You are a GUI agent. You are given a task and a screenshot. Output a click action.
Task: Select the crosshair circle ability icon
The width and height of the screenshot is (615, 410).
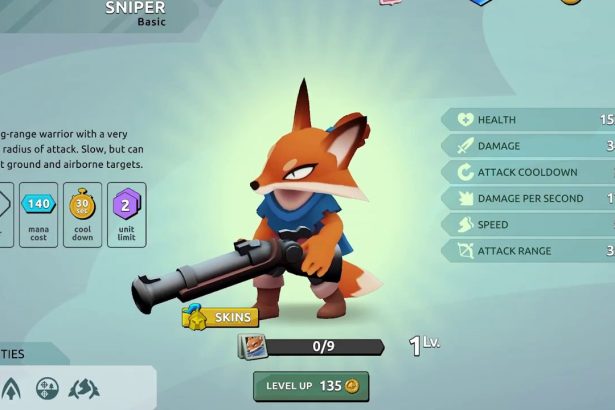pos(47,389)
